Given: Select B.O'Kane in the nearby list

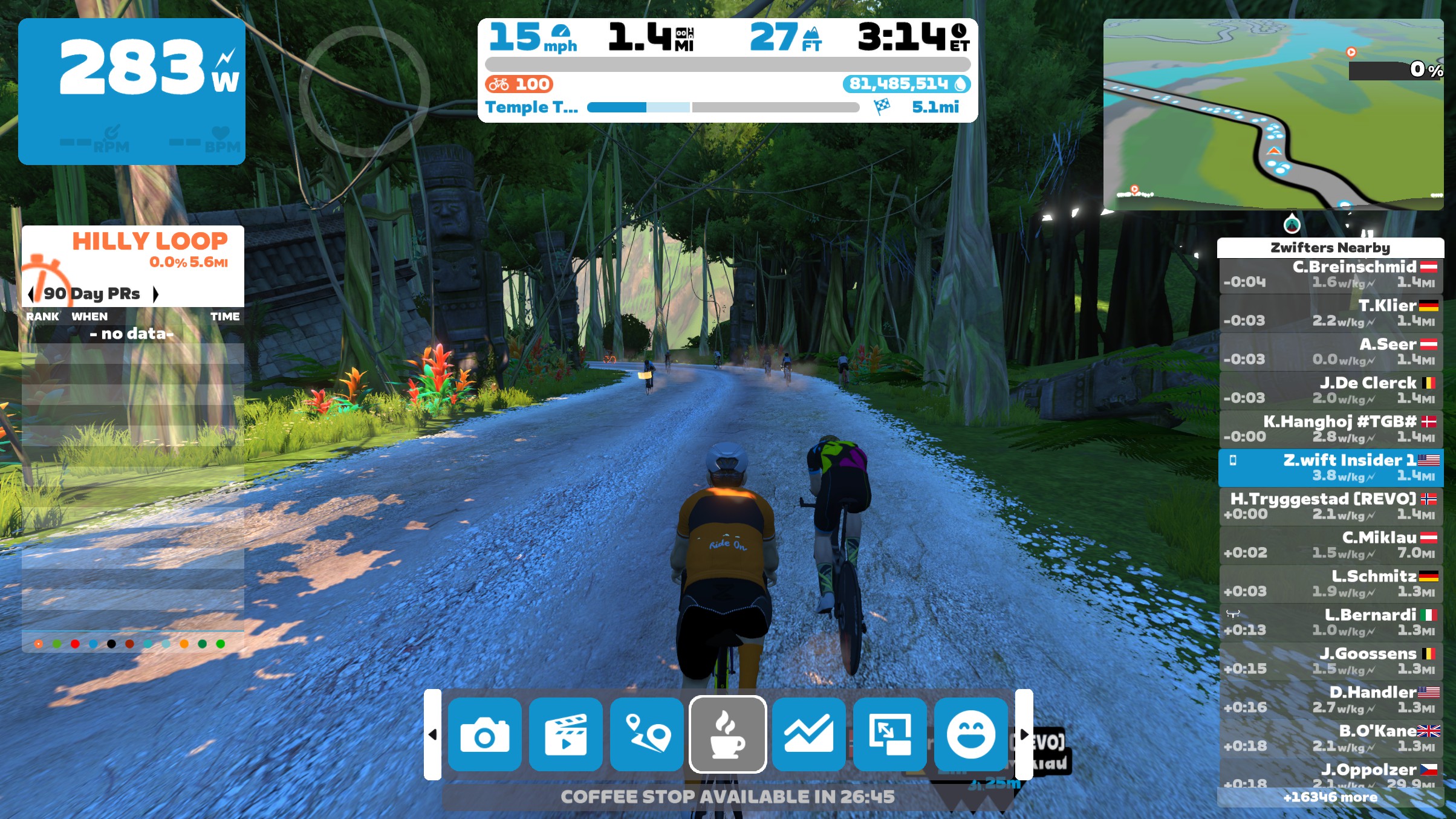Looking at the screenshot, I should click(x=1330, y=739).
